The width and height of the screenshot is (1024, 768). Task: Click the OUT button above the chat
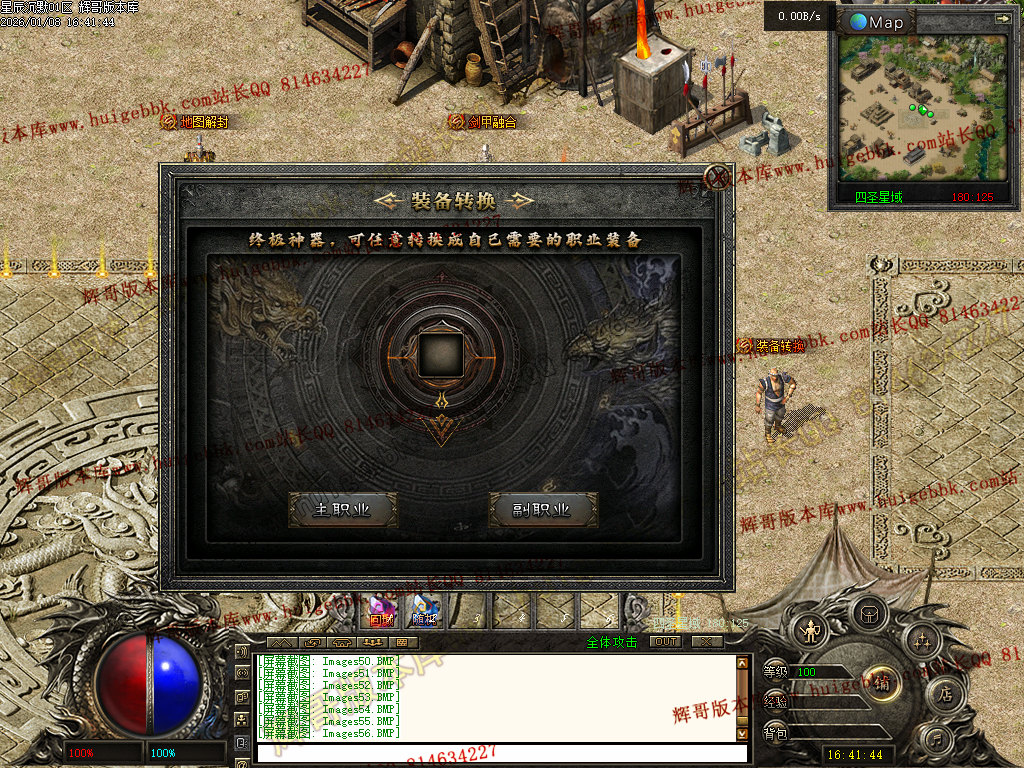coord(664,642)
